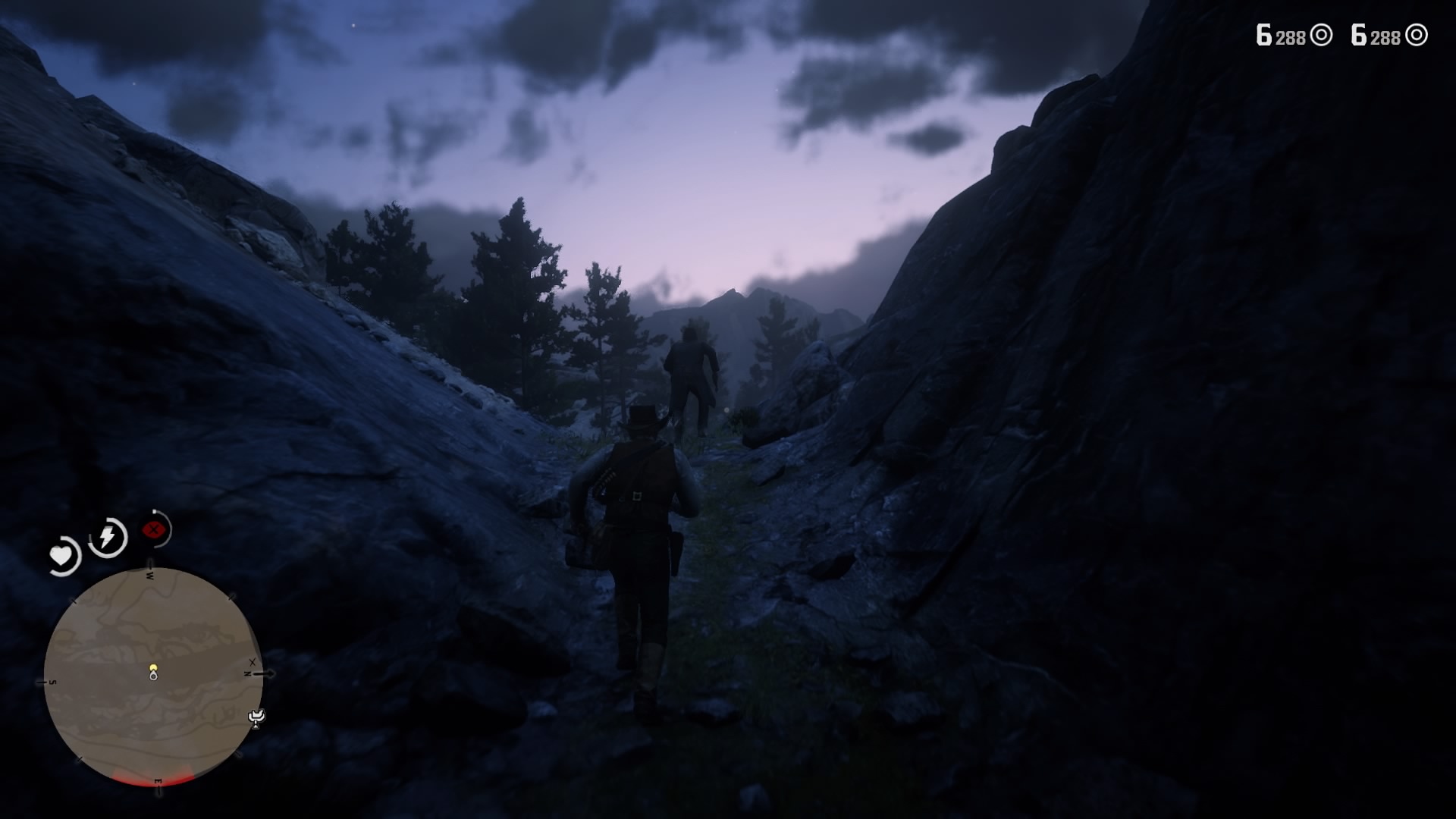
Task: Click the small X marker beside the north indicator
Action: pos(252,662)
